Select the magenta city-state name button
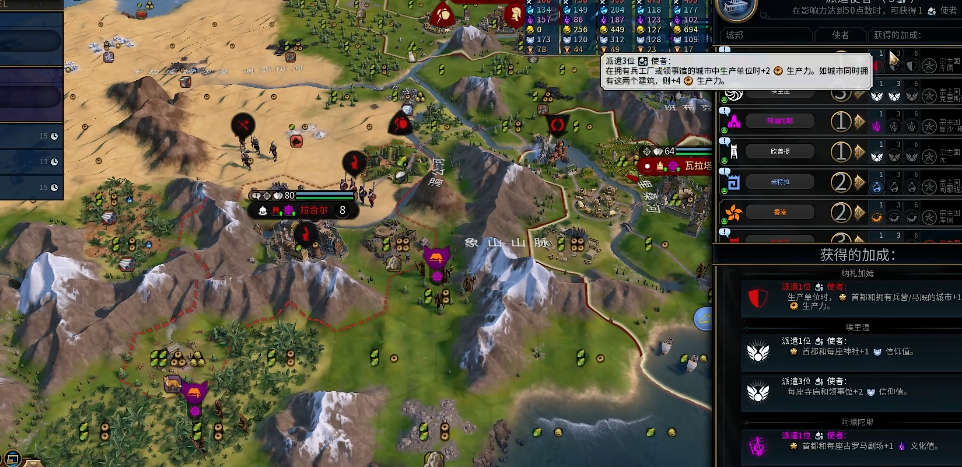The height and width of the screenshot is (467, 962). [x=779, y=121]
